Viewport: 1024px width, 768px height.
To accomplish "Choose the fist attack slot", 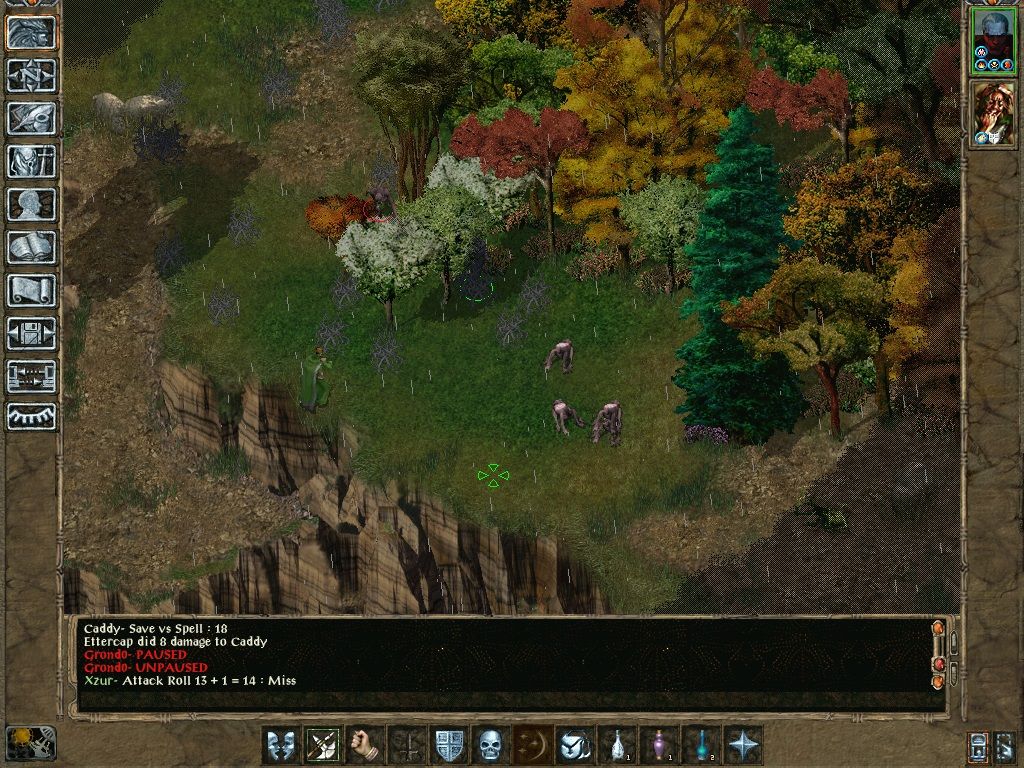I will (366, 745).
